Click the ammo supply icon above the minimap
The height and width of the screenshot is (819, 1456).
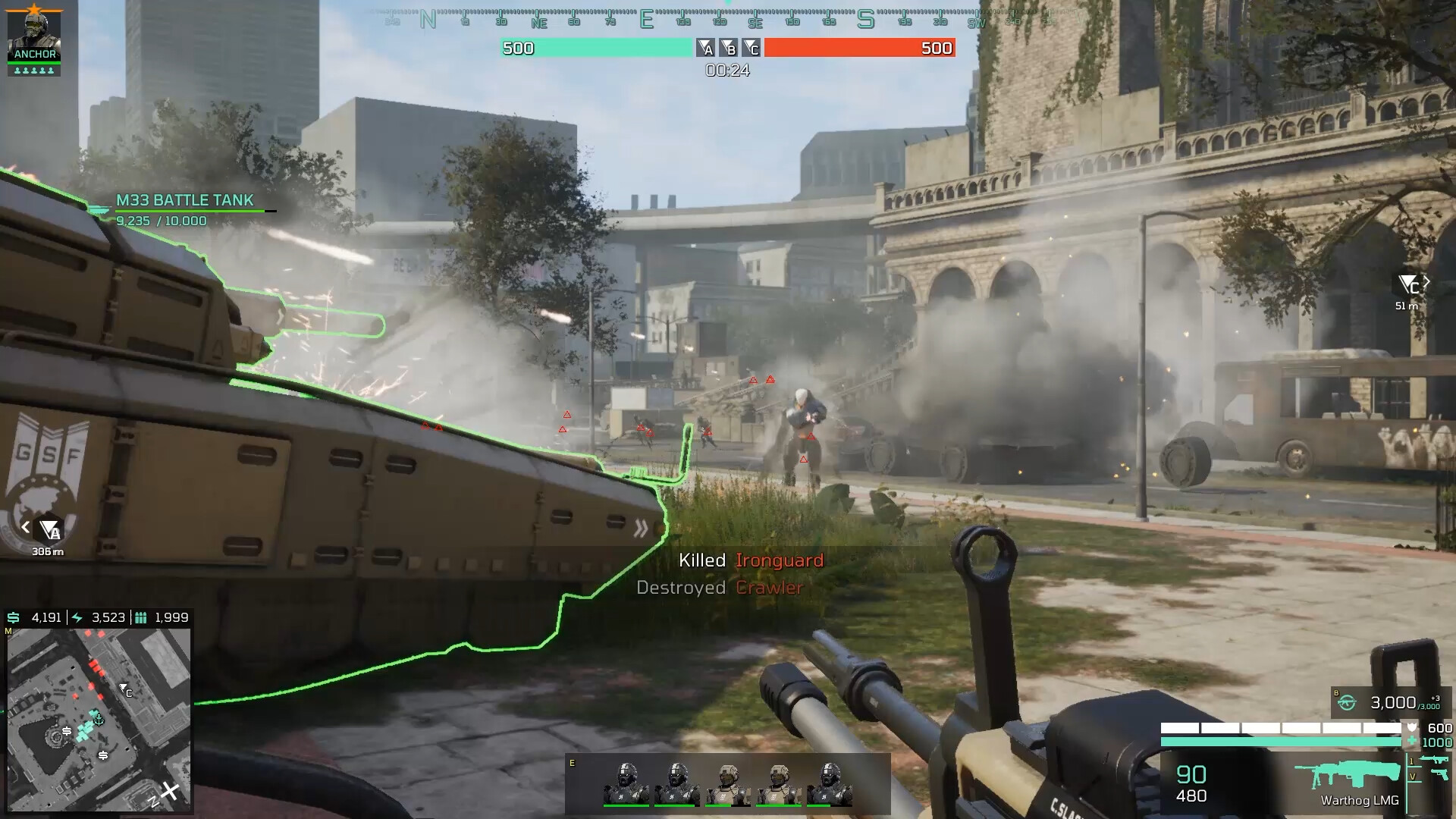point(141,618)
